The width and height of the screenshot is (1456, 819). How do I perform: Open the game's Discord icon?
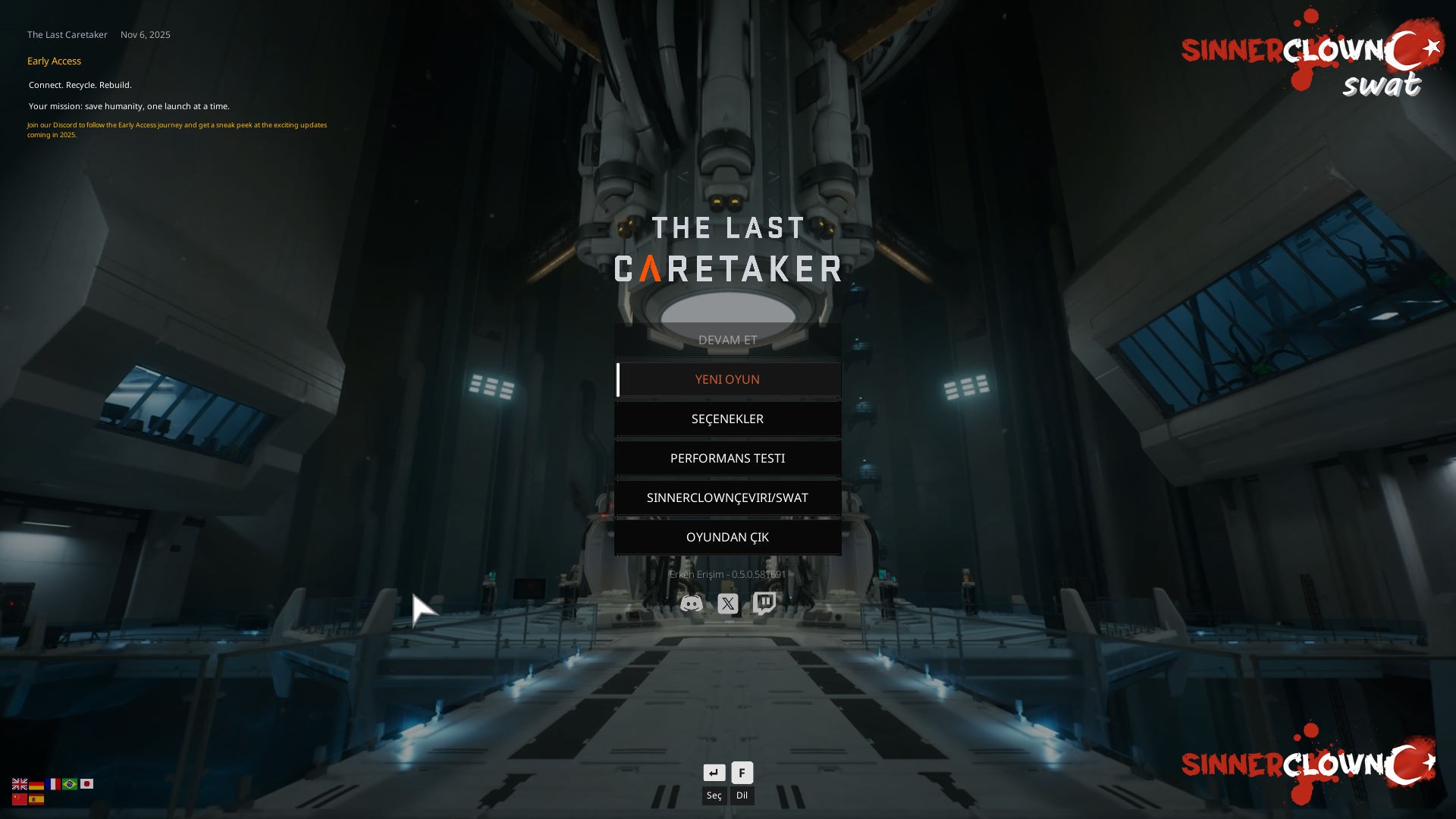691,604
